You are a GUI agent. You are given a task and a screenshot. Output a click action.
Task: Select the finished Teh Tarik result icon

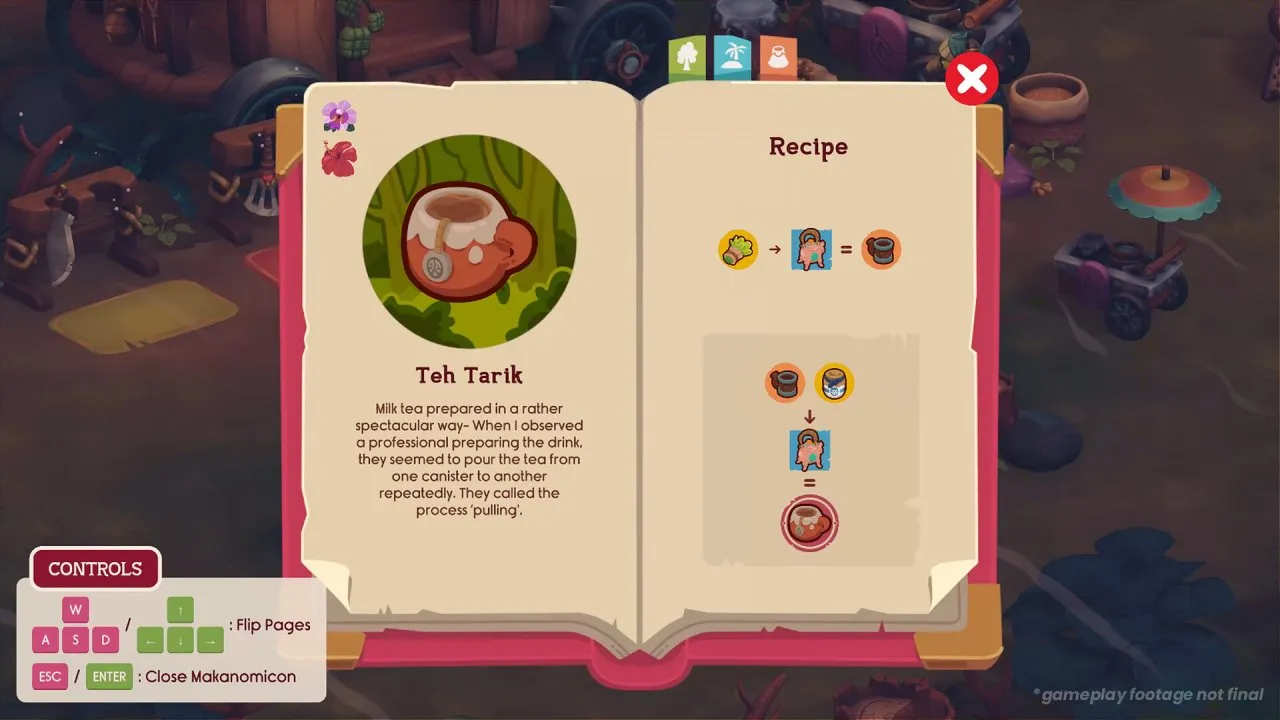point(809,523)
